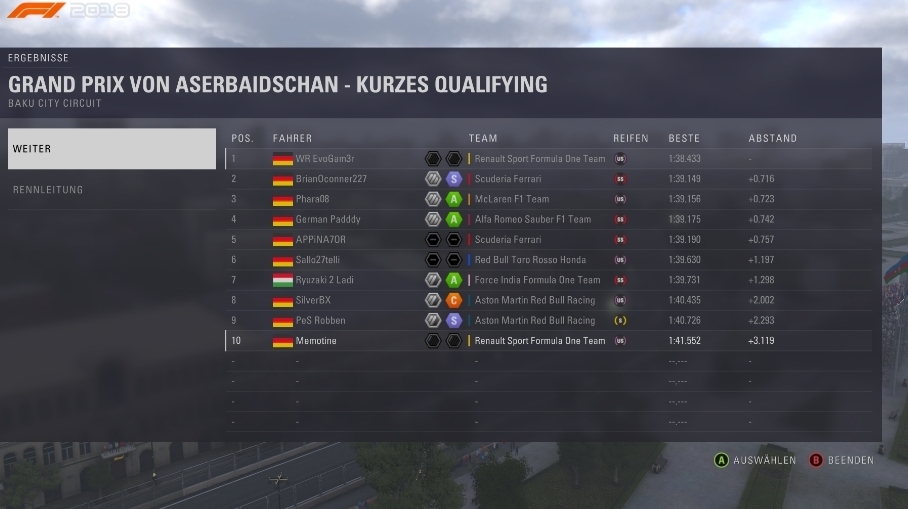Select the PeS Robben driver row
This screenshot has width=908, height=509.
click(548, 321)
